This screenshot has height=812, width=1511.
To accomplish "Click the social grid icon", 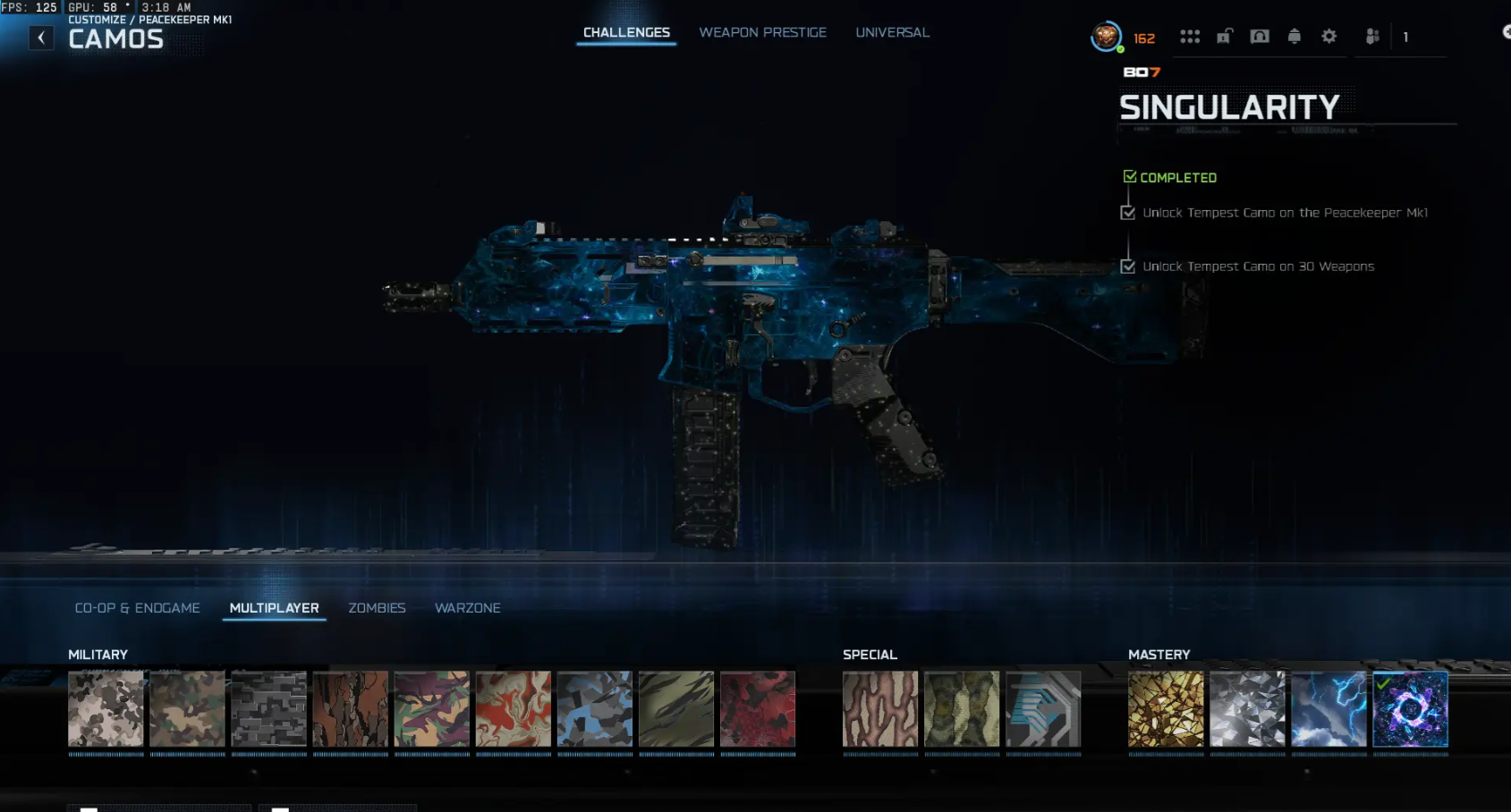I will [x=1190, y=36].
